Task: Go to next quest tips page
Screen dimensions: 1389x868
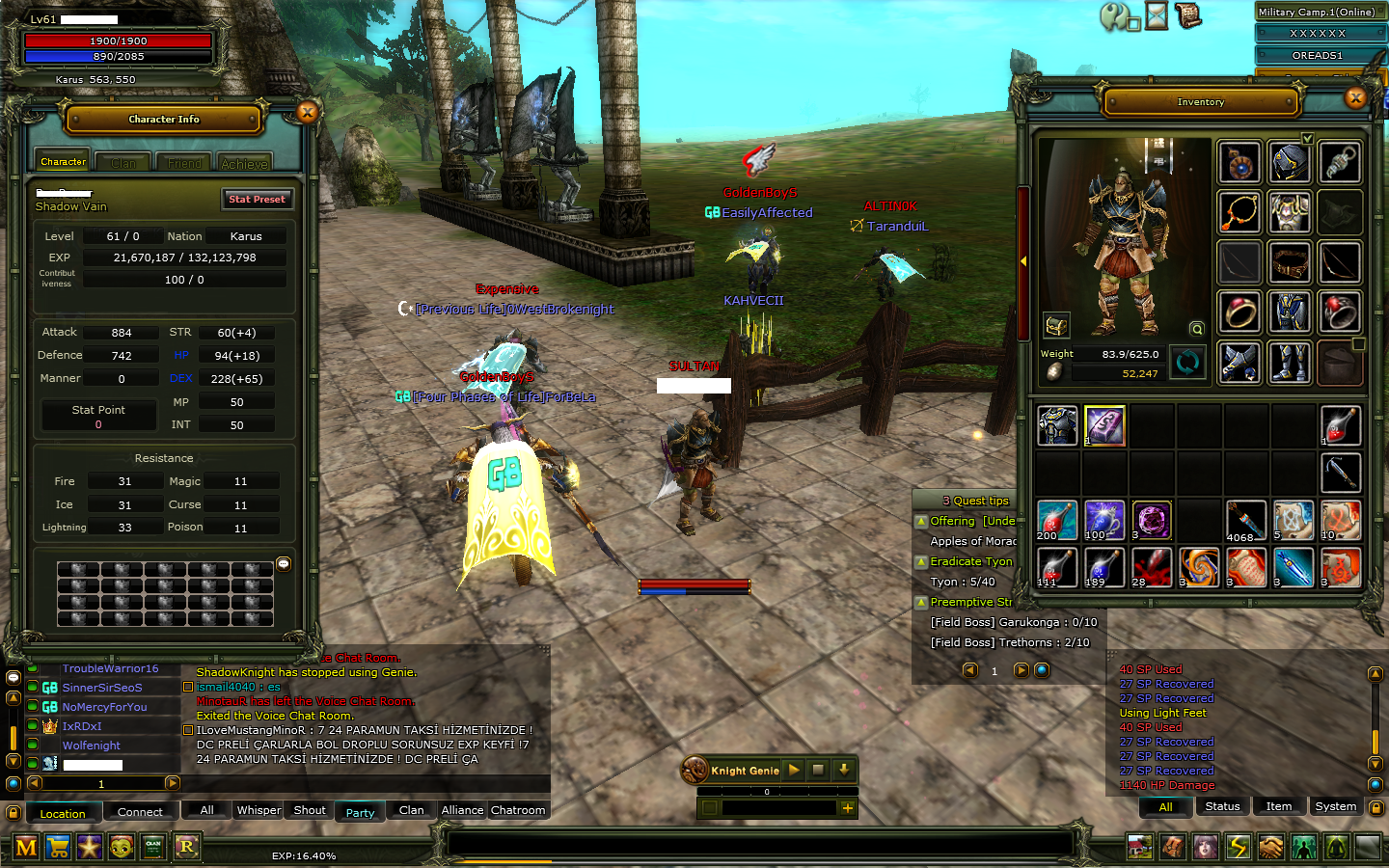Action: (1021, 670)
